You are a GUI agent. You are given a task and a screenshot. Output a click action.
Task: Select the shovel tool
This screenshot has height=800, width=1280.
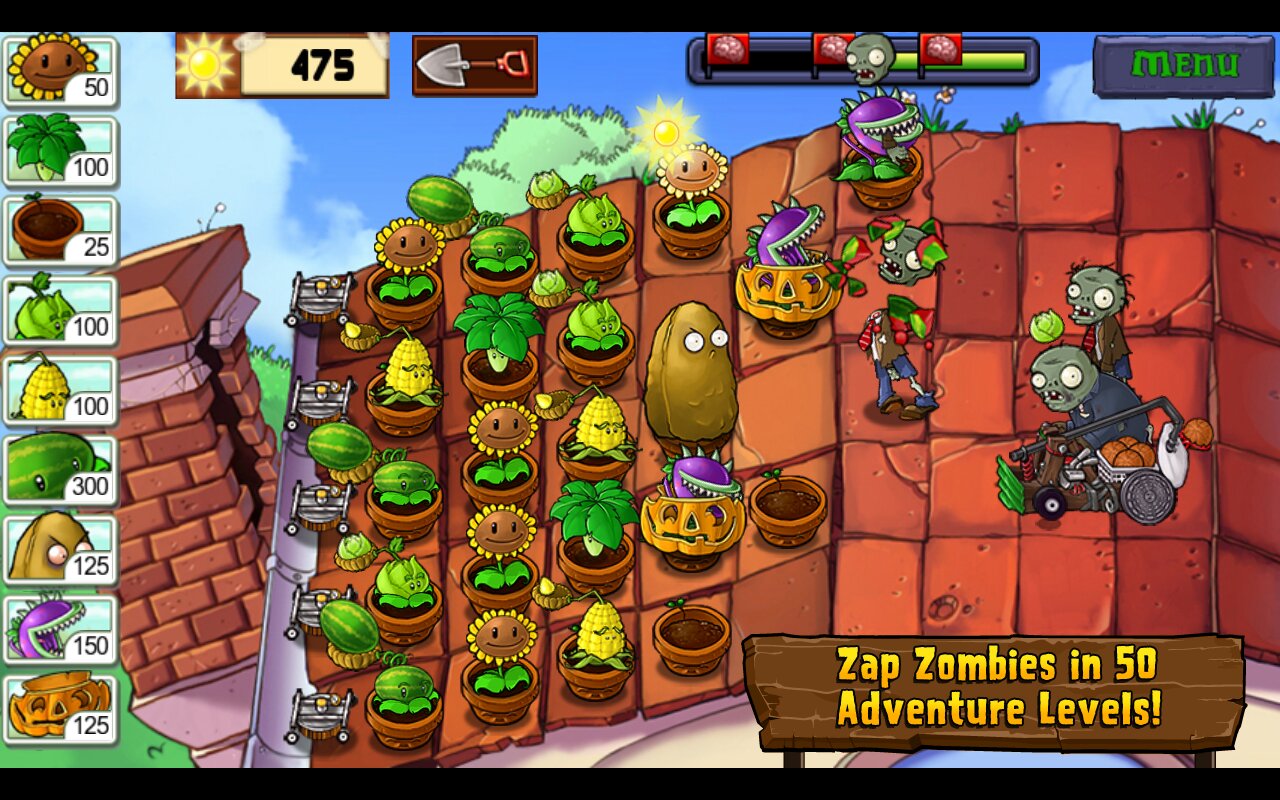point(474,66)
